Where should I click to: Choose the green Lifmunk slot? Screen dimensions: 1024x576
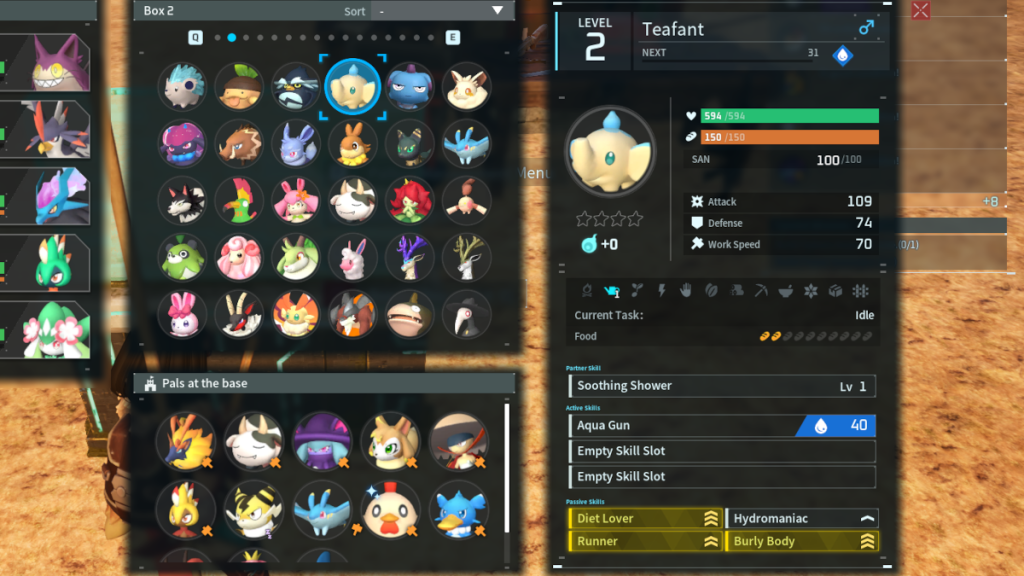click(x=182, y=257)
